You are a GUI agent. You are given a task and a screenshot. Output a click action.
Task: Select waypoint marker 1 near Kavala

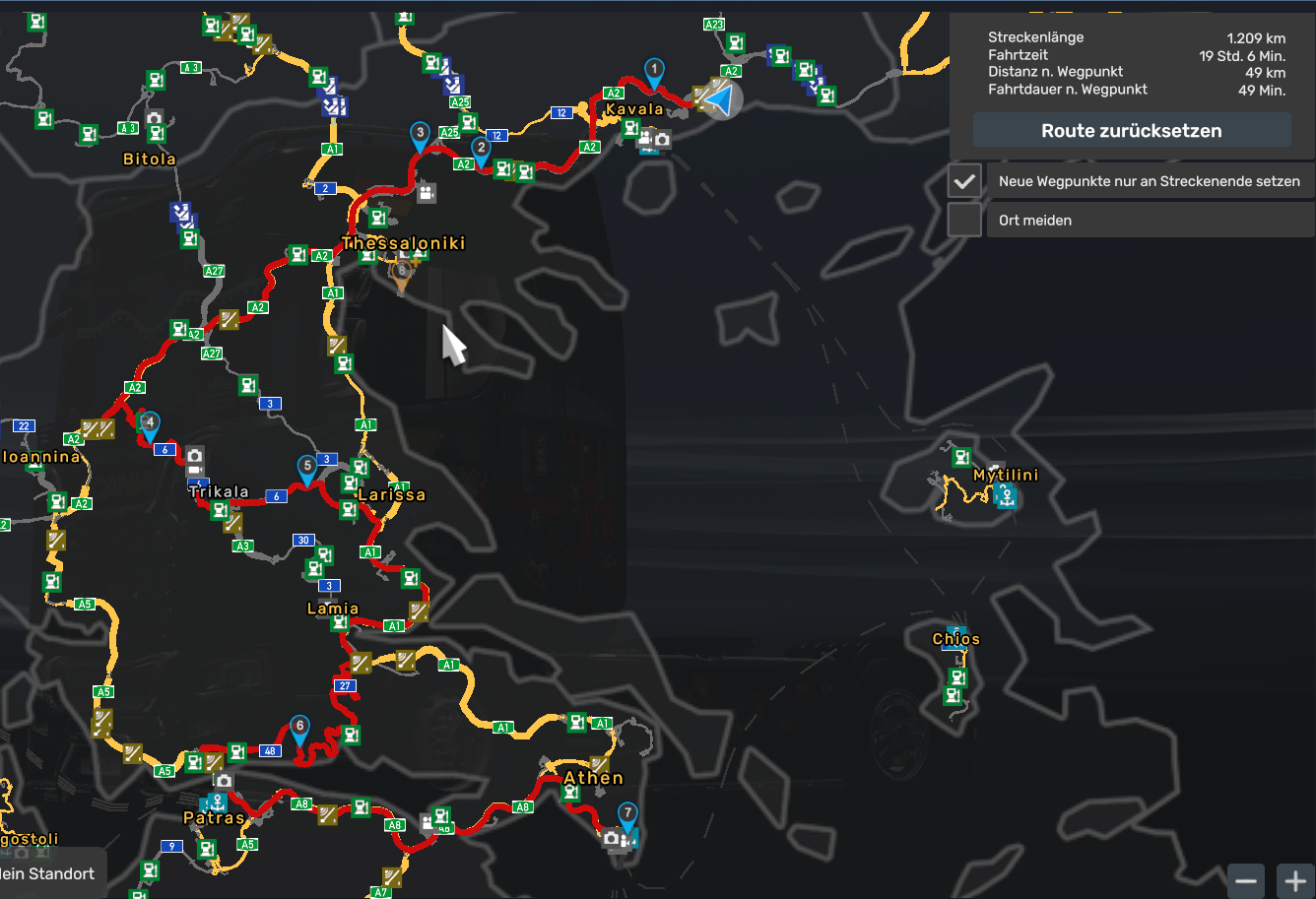pyautogui.click(x=654, y=71)
